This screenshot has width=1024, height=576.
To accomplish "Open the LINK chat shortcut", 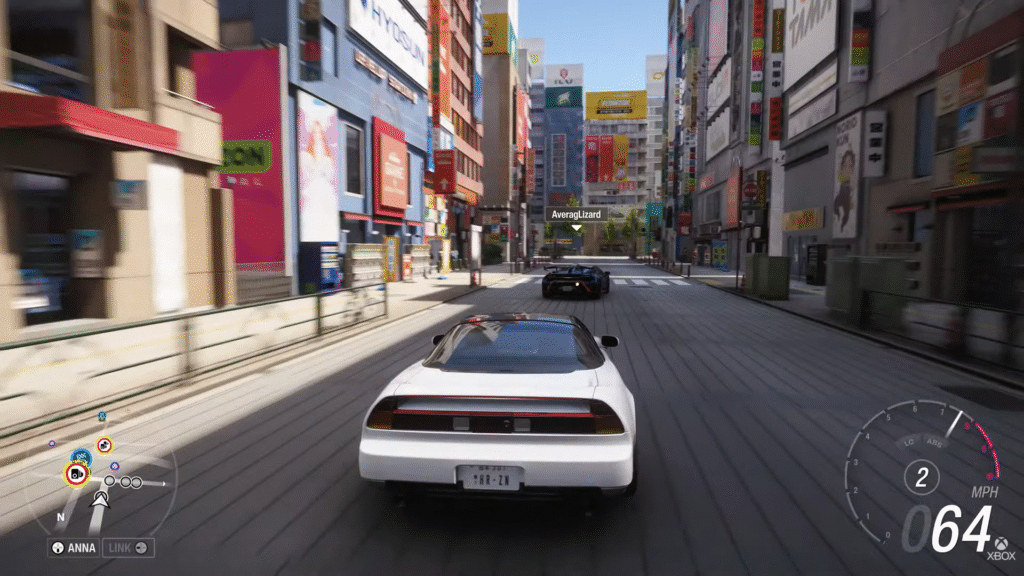I will click(128, 548).
